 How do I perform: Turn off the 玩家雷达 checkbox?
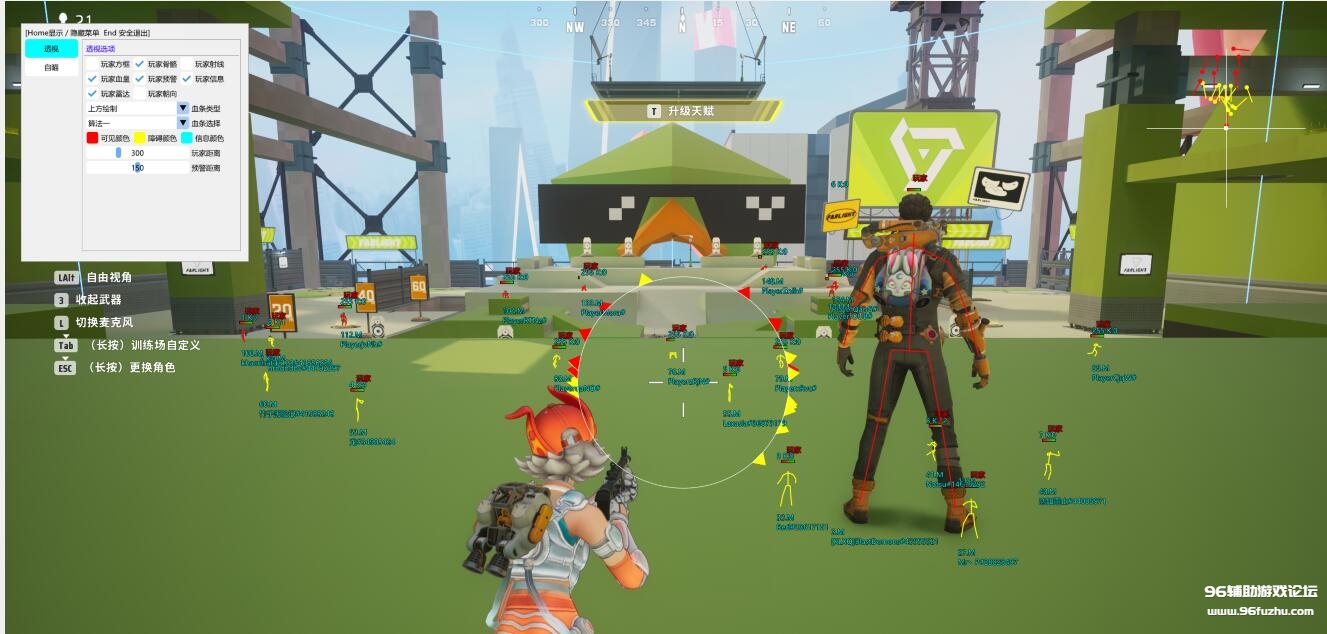click(92, 94)
